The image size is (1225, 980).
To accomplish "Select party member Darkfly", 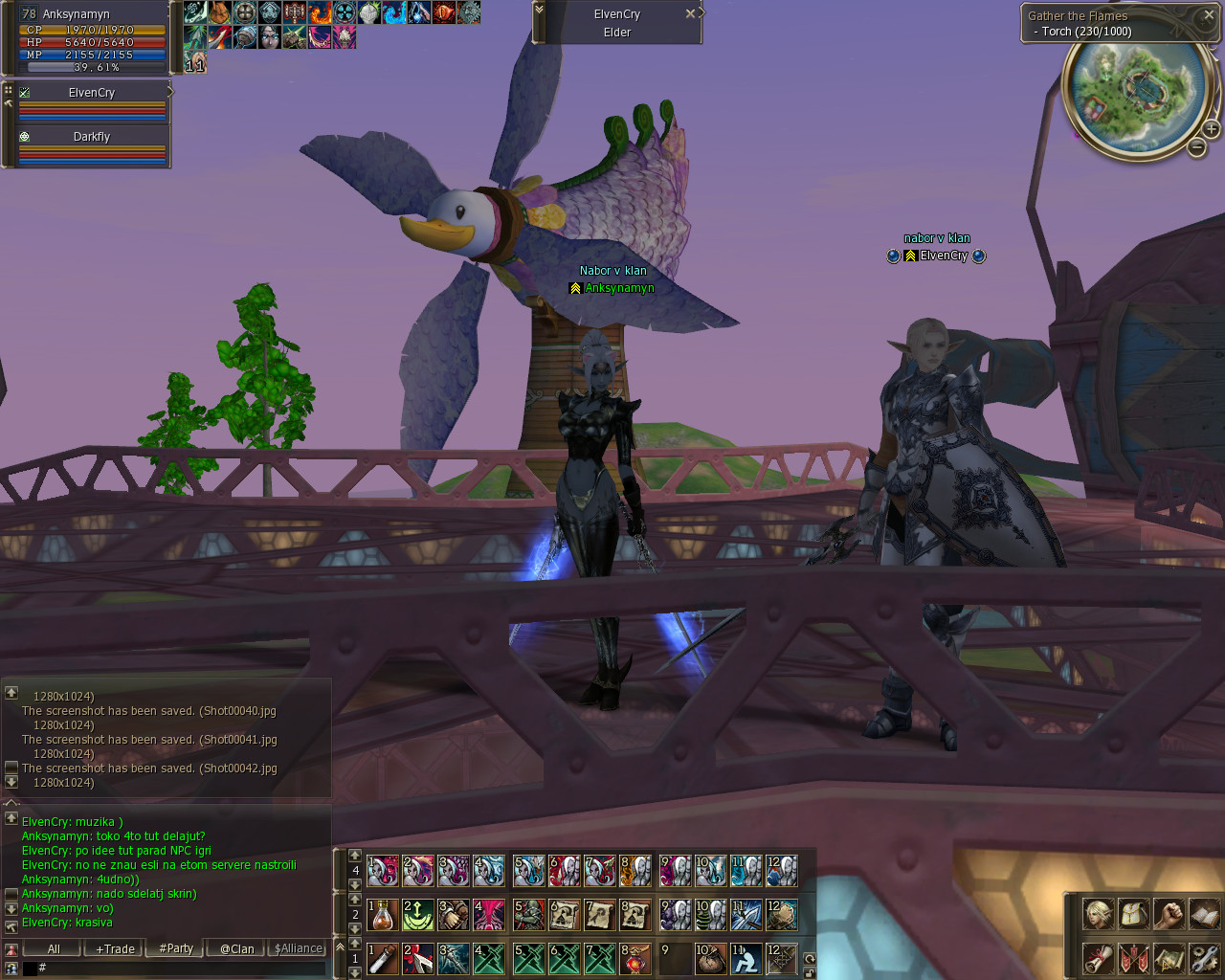I will (x=92, y=137).
